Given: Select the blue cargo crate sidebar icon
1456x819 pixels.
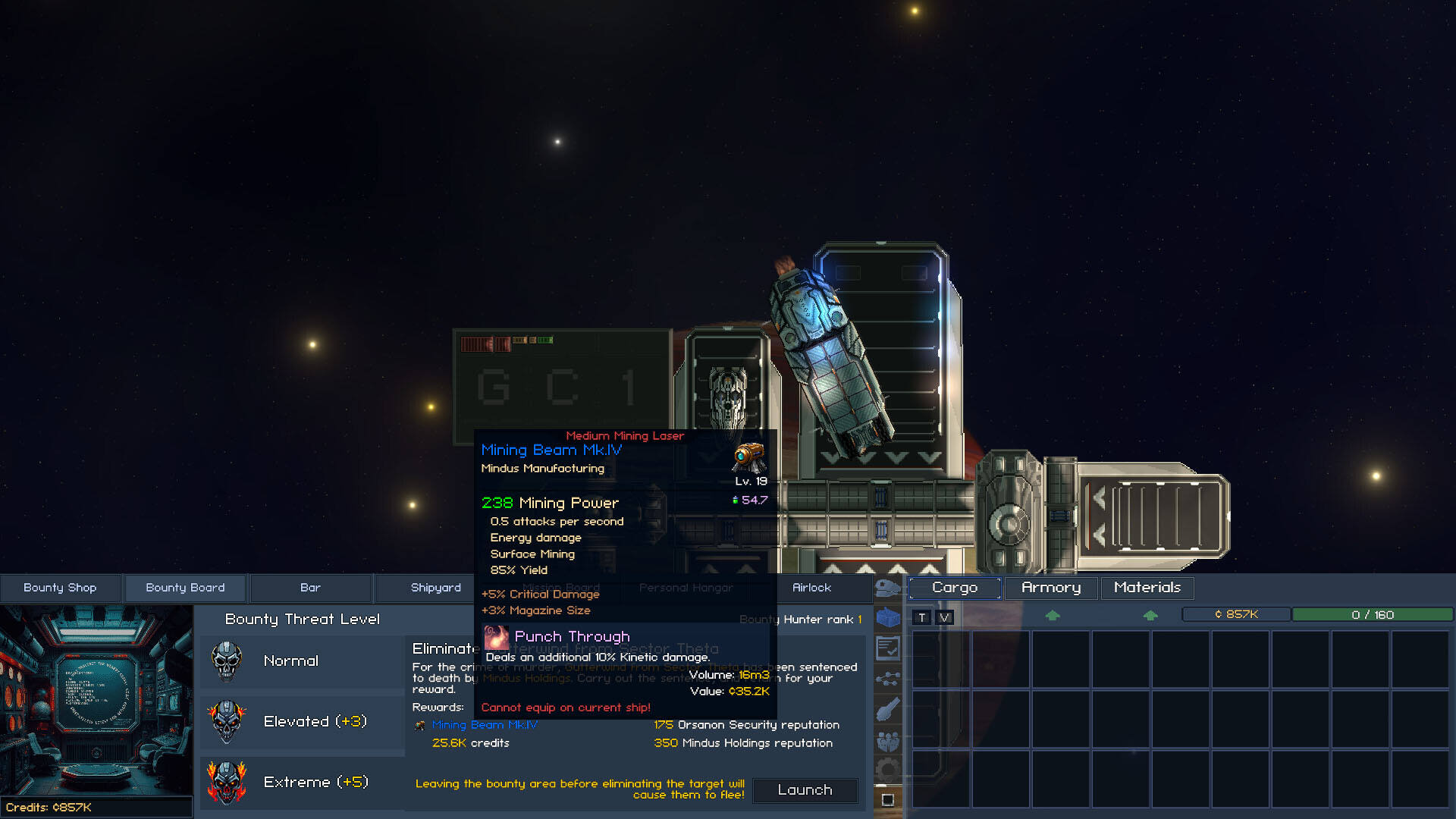Looking at the screenshot, I should coord(887,618).
